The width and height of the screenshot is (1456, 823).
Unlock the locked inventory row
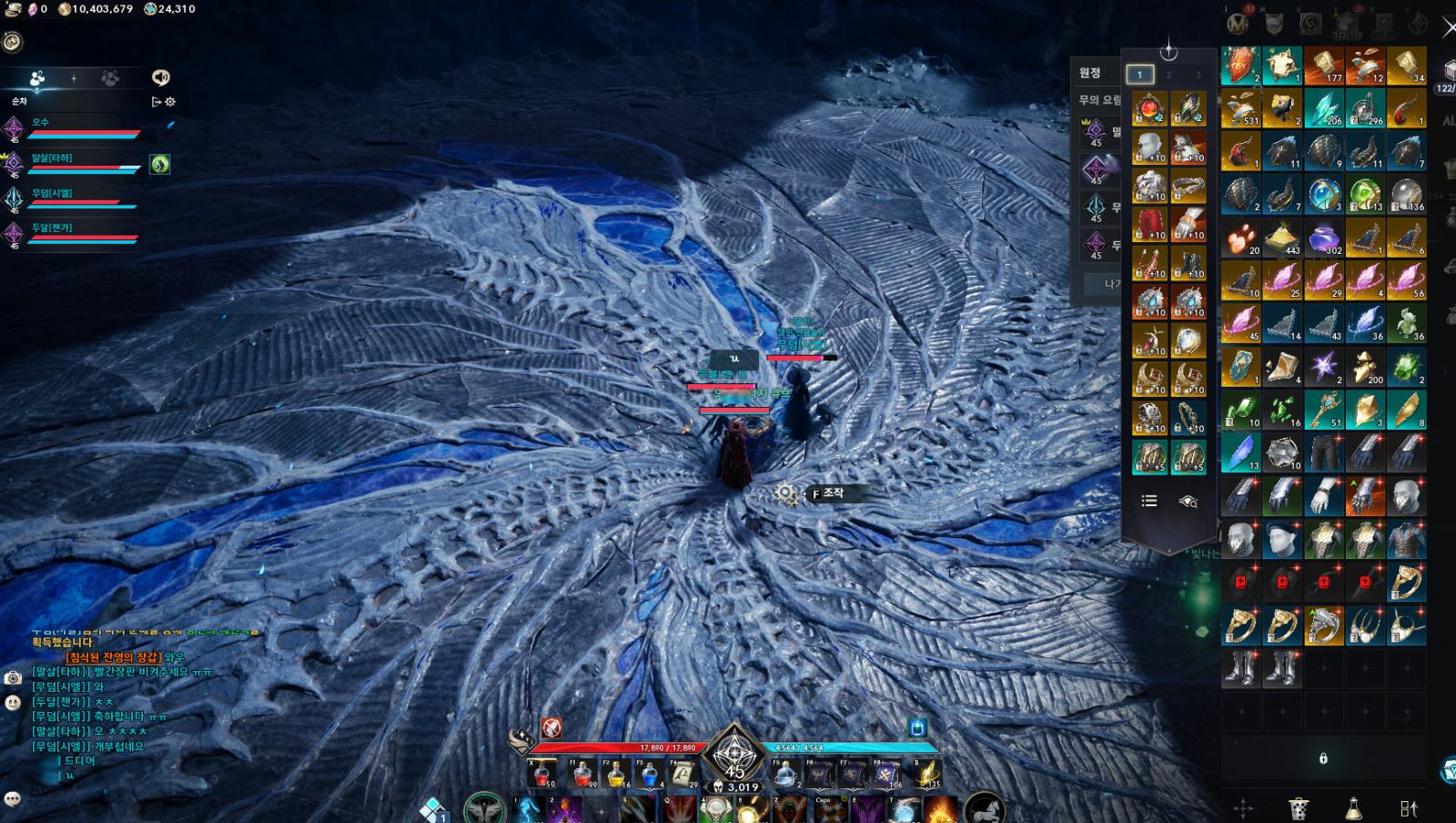click(x=1323, y=757)
